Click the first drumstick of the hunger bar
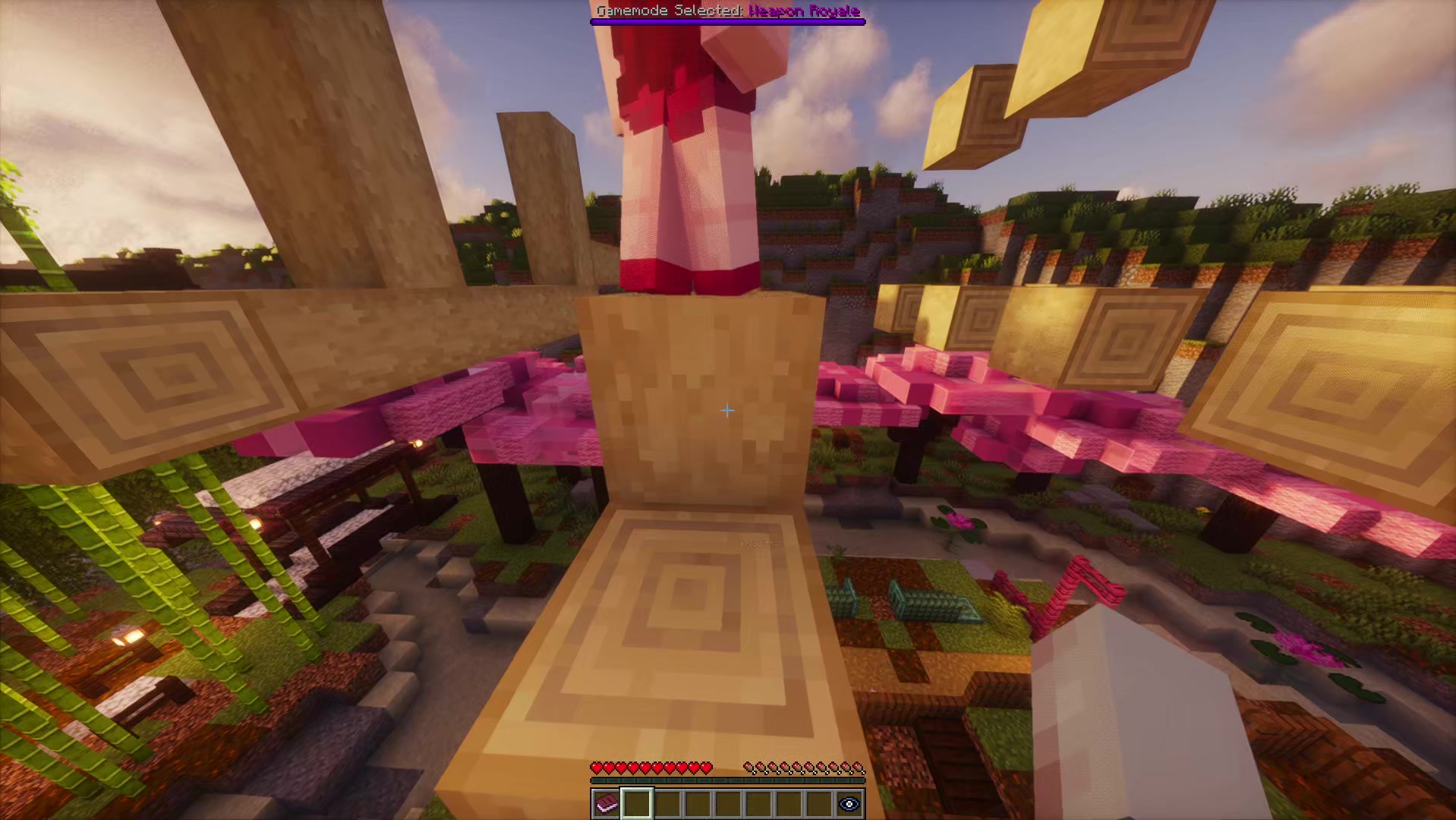Screen dimensions: 1456x820 pyautogui.click(x=748, y=768)
